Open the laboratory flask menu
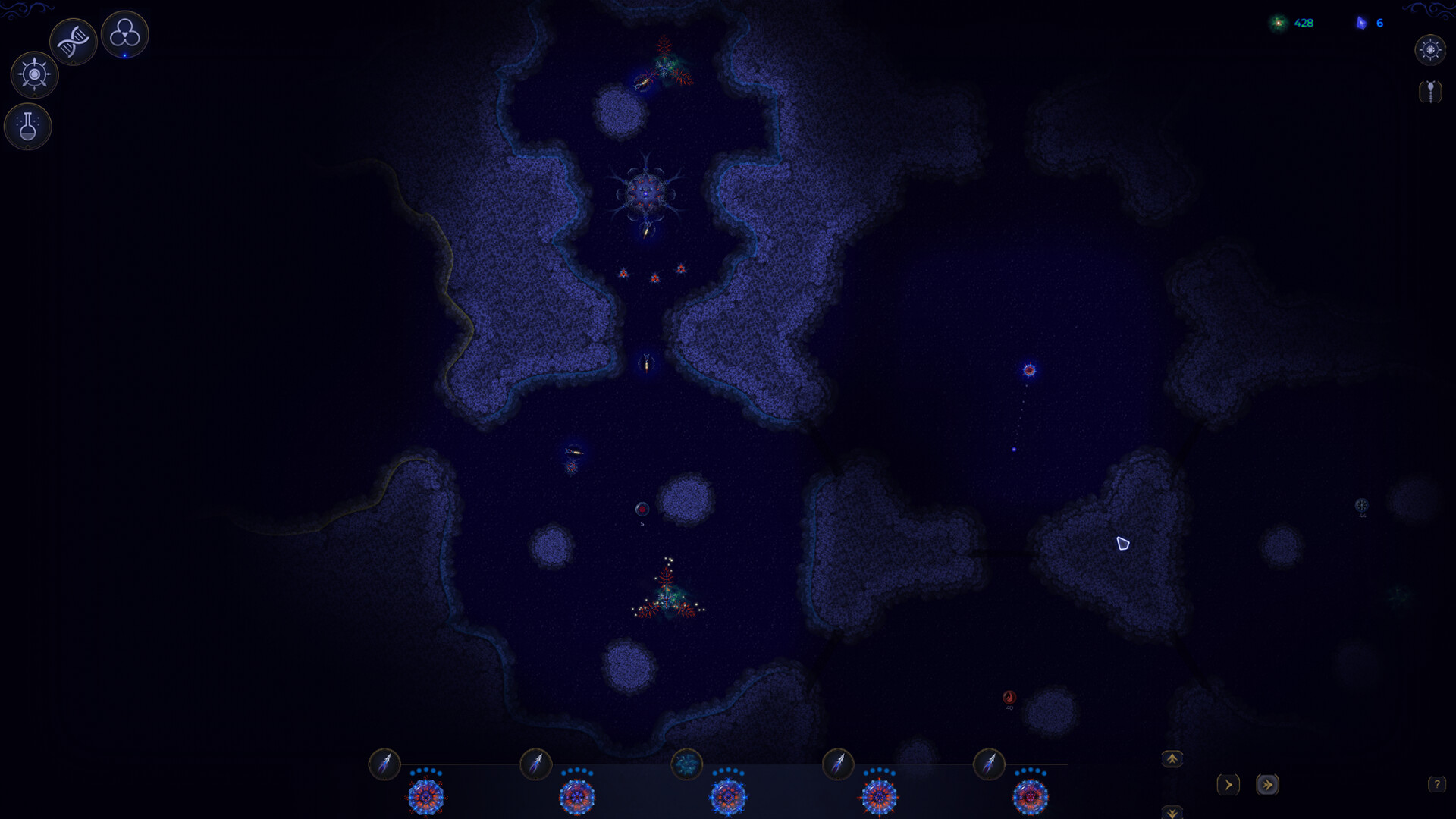Image resolution: width=1456 pixels, height=819 pixels. [27, 127]
